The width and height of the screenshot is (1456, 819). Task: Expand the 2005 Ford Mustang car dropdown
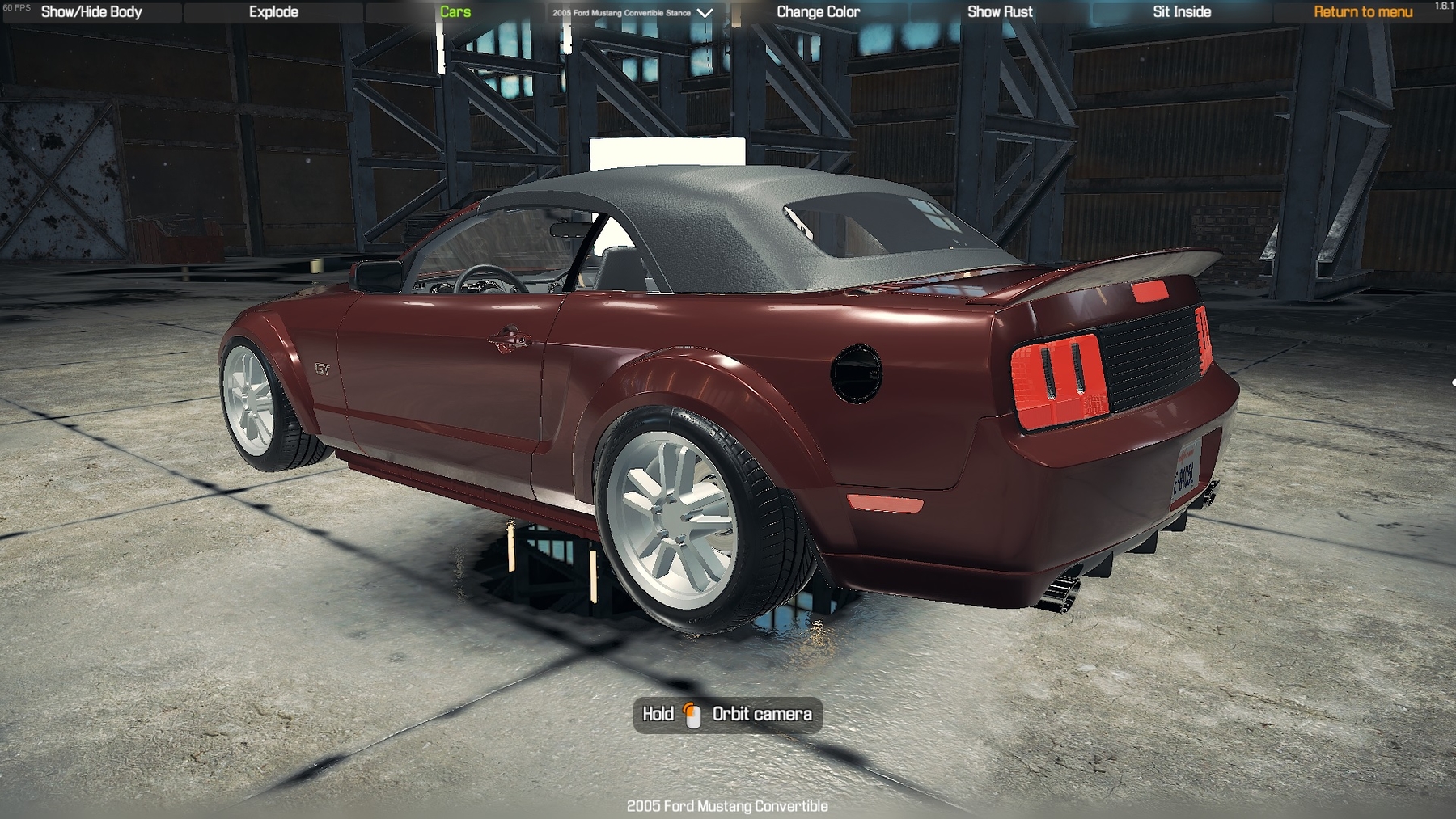[x=633, y=13]
